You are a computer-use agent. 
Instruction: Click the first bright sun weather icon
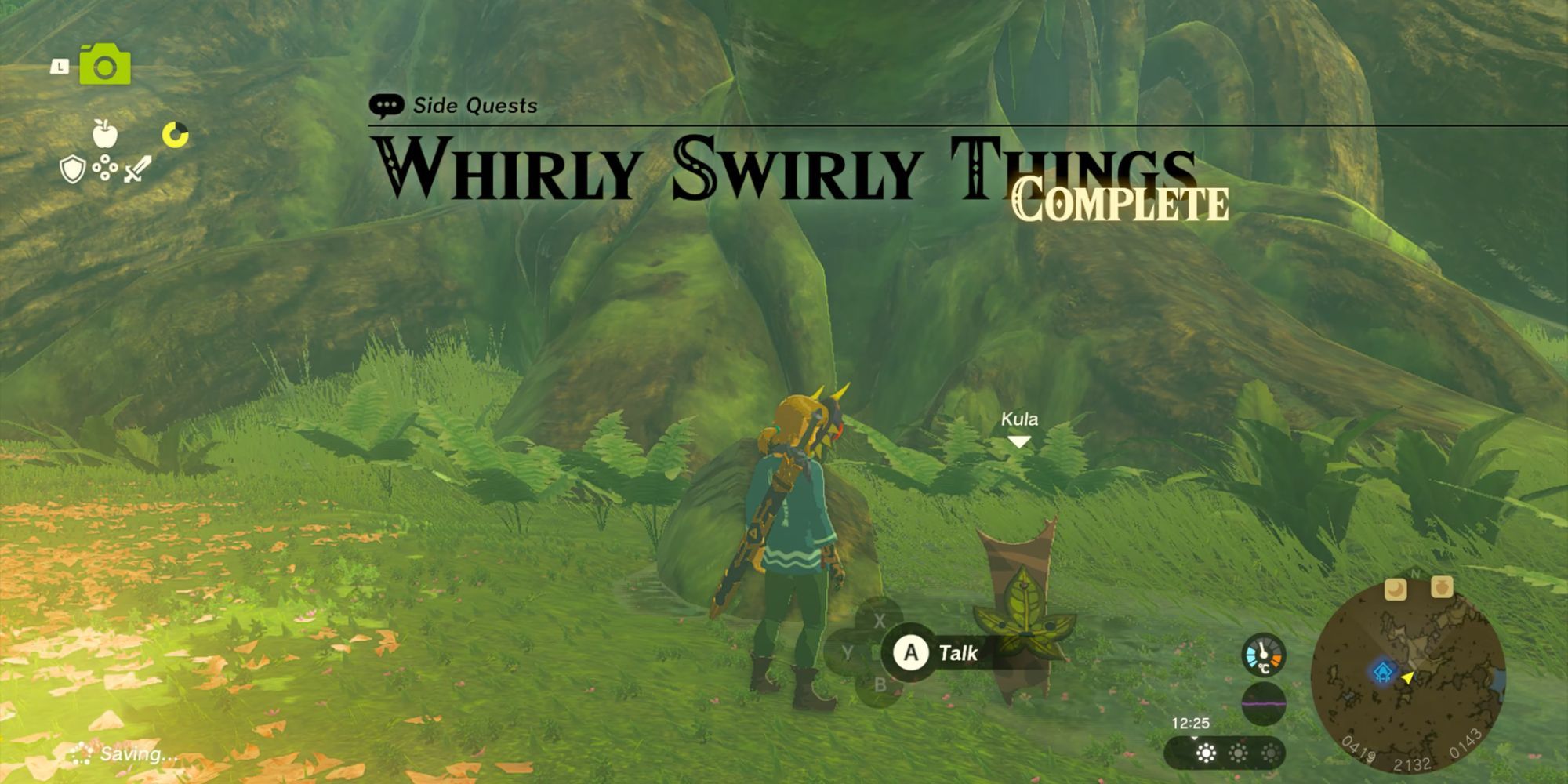click(x=1206, y=753)
